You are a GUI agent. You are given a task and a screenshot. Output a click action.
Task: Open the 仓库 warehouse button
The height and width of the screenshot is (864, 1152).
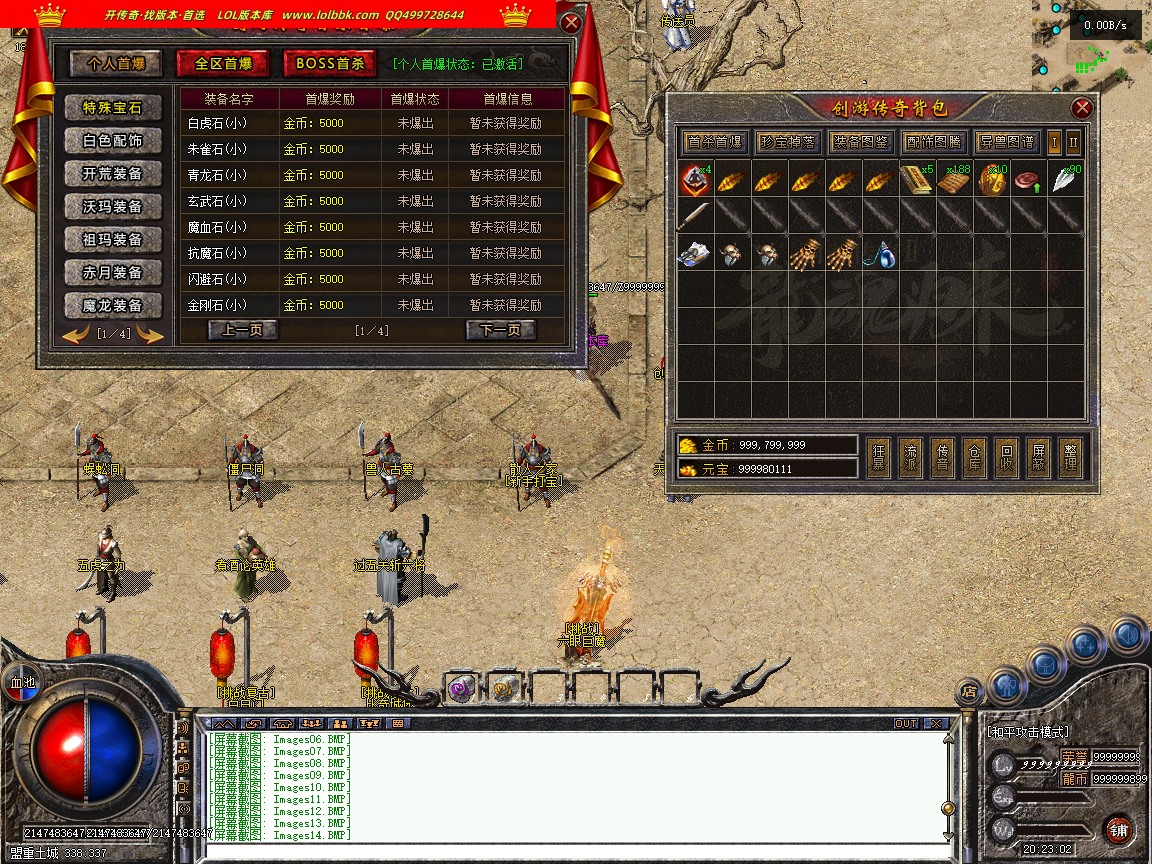click(975, 456)
